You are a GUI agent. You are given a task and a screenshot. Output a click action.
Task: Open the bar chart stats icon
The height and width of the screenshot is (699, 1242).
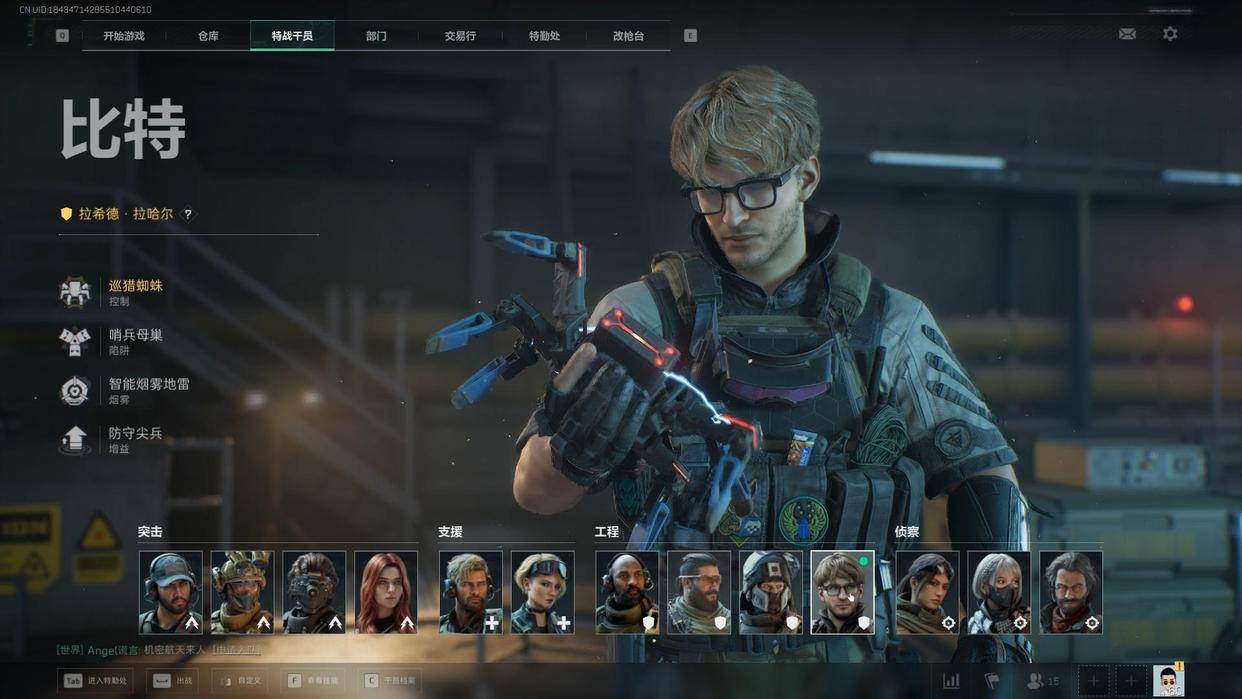pyautogui.click(x=951, y=681)
